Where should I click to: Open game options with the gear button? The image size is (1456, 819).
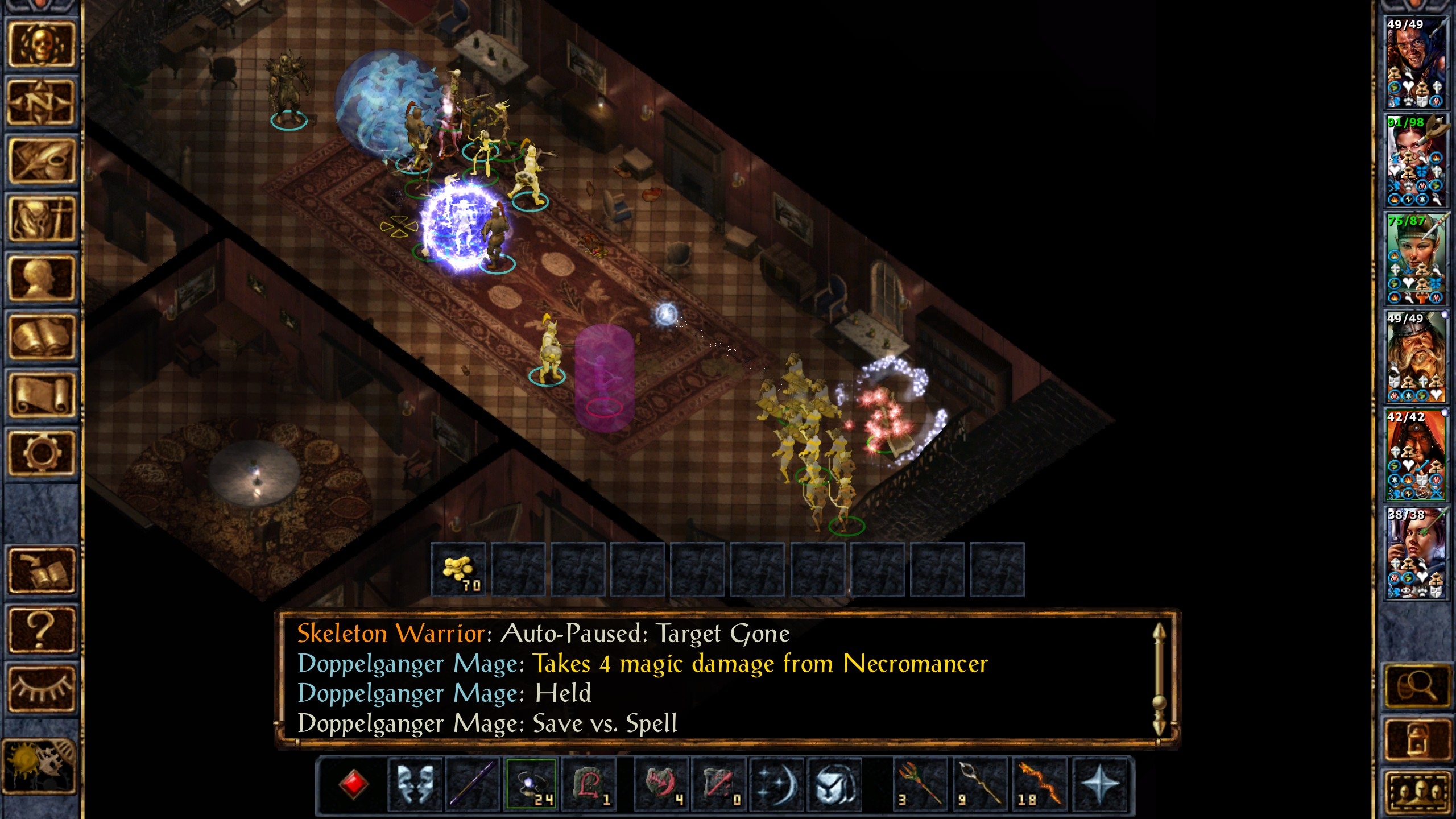pyautogui.click(x=41, y=453)
